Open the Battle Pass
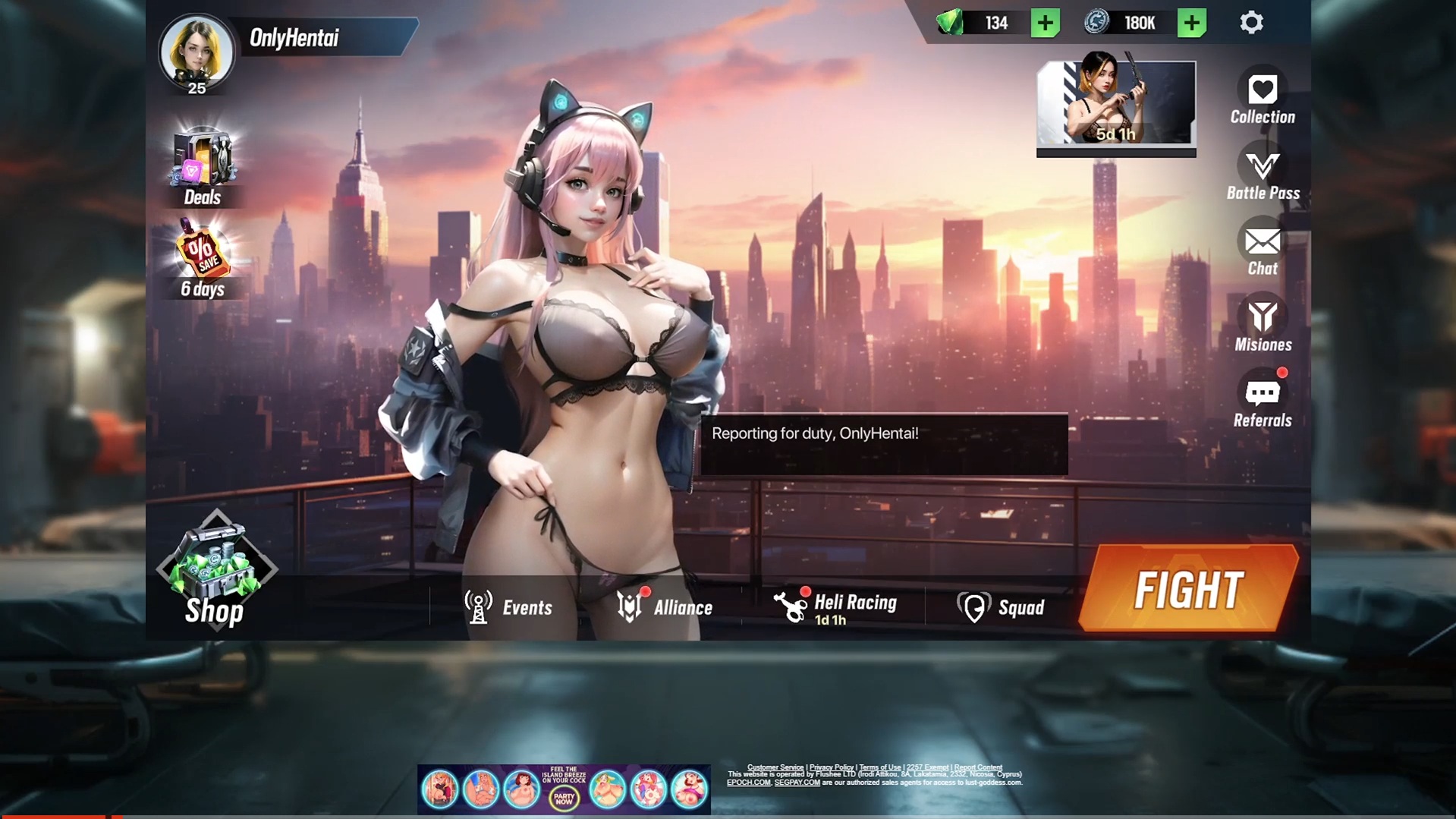Viewport: 1456px width, 819px height. [1263, 174]
